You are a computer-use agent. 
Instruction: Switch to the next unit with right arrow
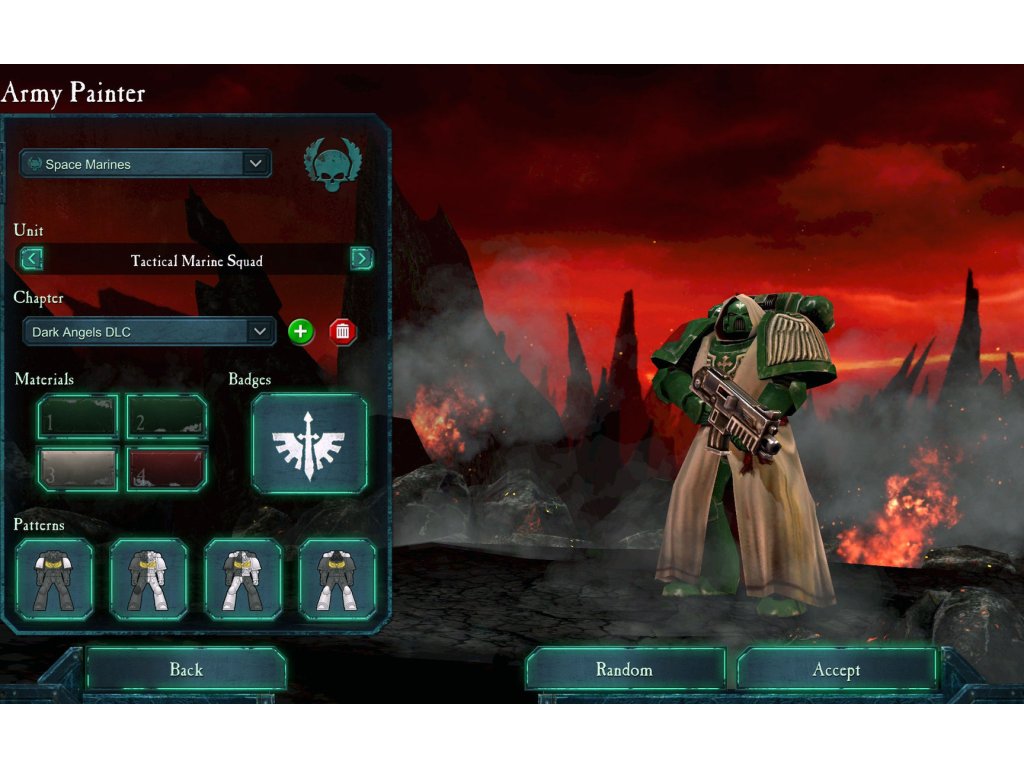(x=361, y=260)
